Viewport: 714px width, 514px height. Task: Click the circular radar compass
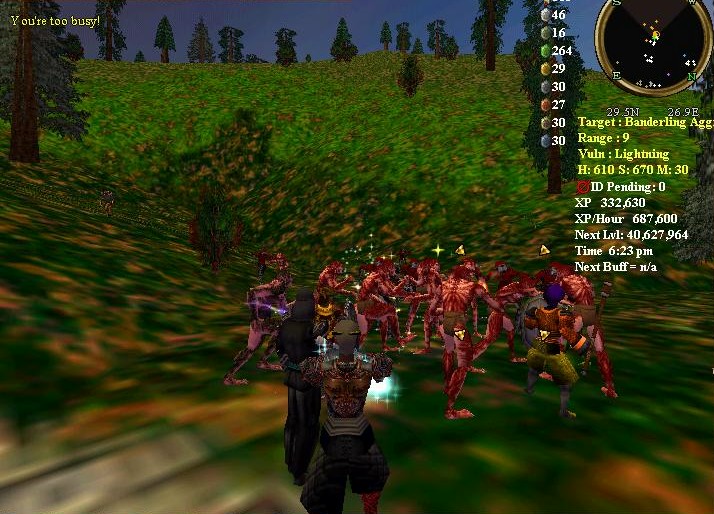[654, 43]
